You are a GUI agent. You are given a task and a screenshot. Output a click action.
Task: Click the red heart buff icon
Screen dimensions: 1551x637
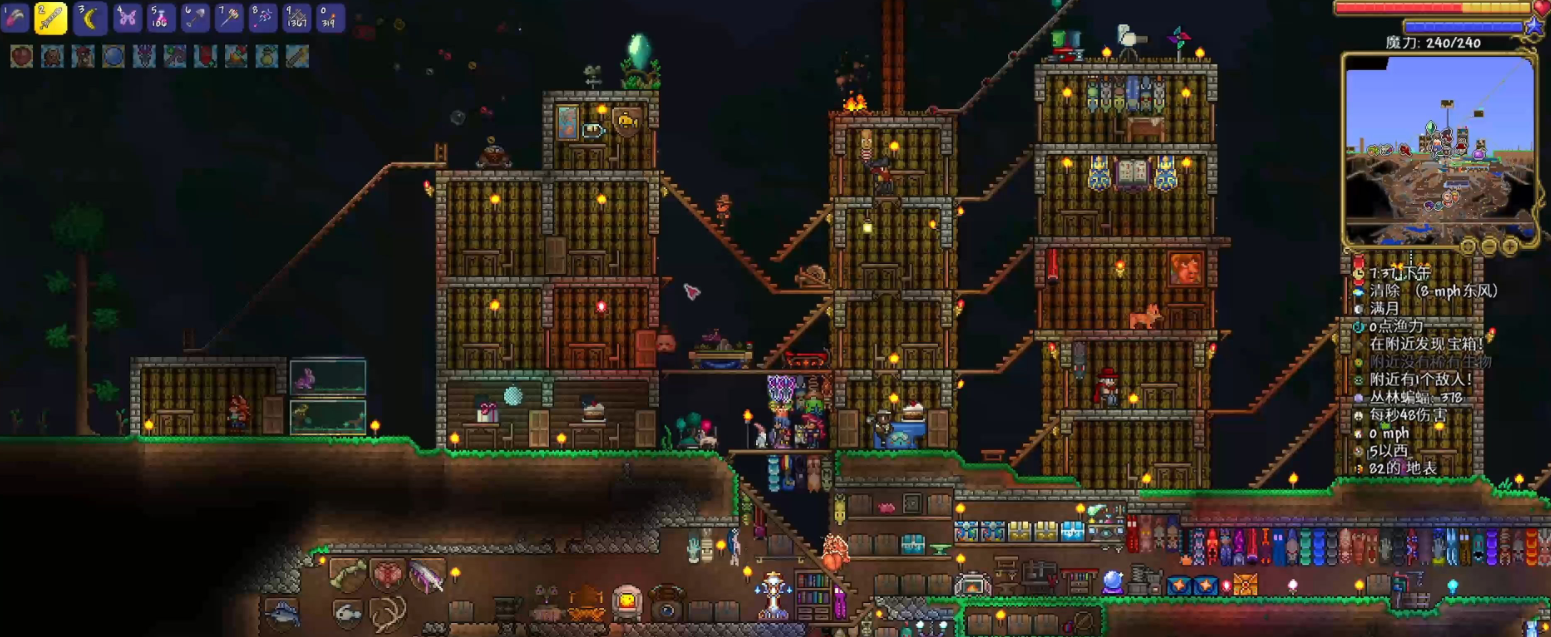pos(21,56)
